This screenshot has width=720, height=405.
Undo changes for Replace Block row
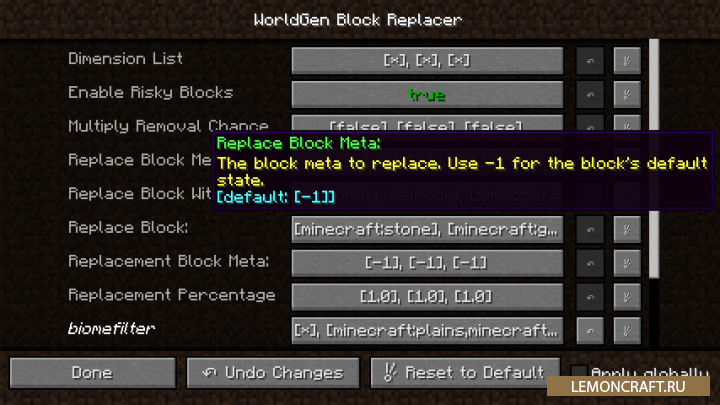click(x=590, y=230)
